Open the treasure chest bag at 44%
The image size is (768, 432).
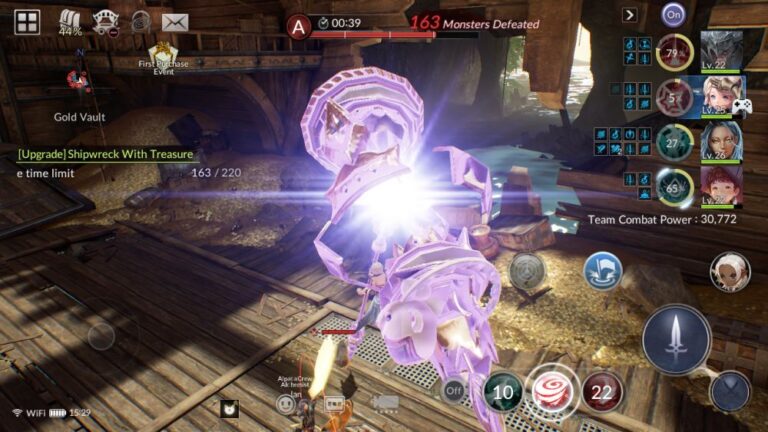[70, 21]
